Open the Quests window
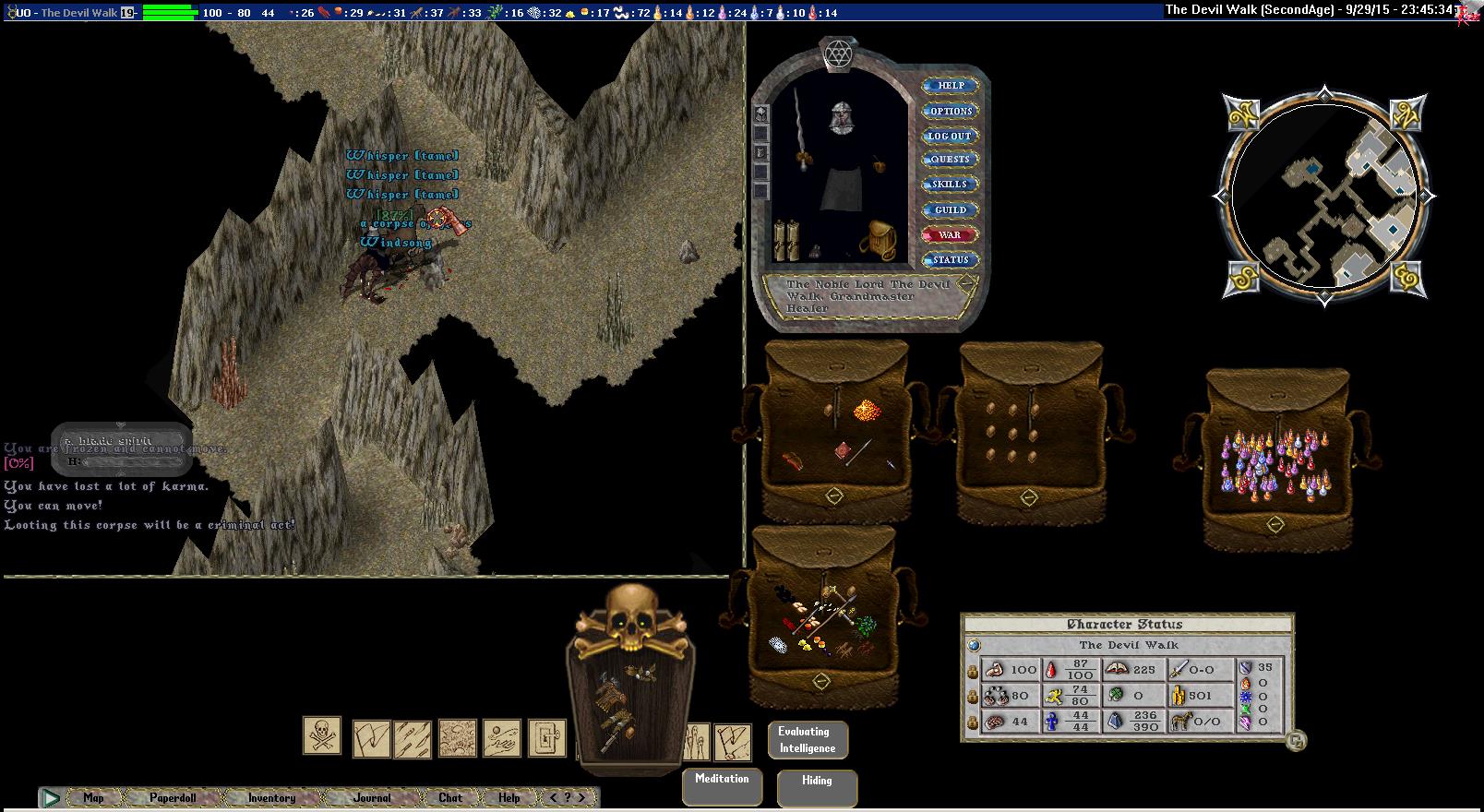Image resolution: width=1484 pixels, height=812 pixels. point(950,159)
